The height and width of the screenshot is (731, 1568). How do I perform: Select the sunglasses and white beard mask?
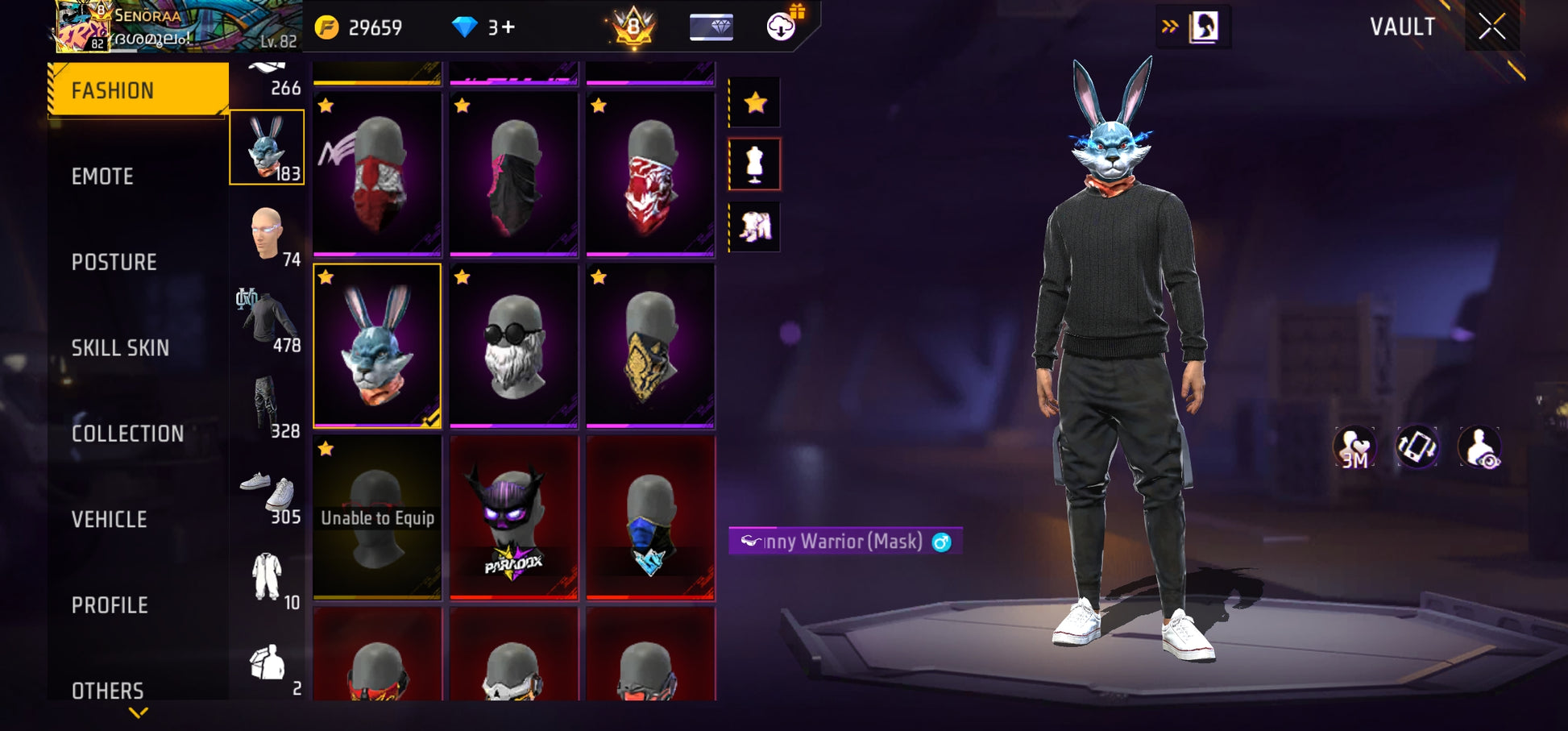[x=513, y=345]
